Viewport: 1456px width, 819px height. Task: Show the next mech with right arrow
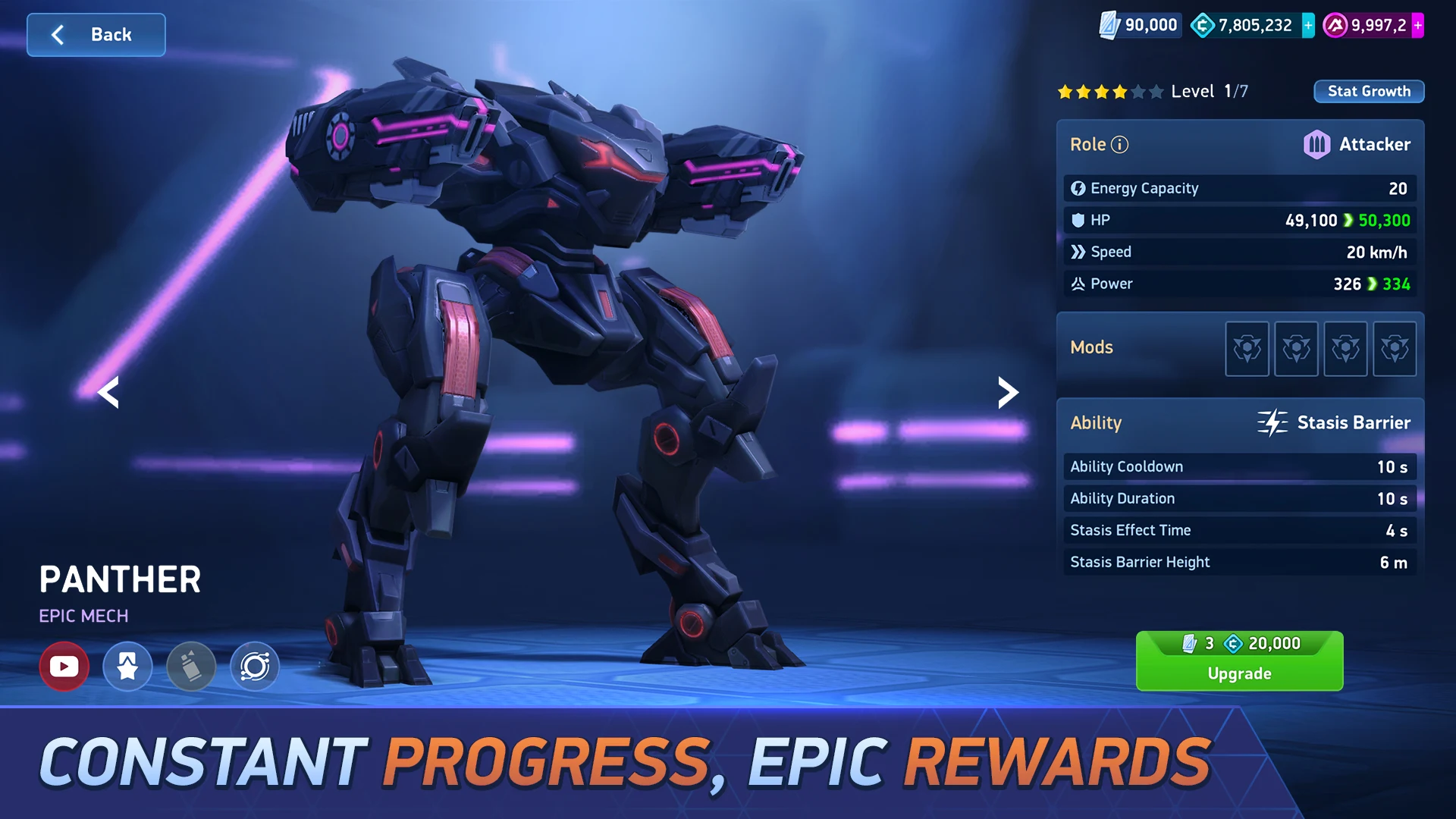tap(1007, 392)
